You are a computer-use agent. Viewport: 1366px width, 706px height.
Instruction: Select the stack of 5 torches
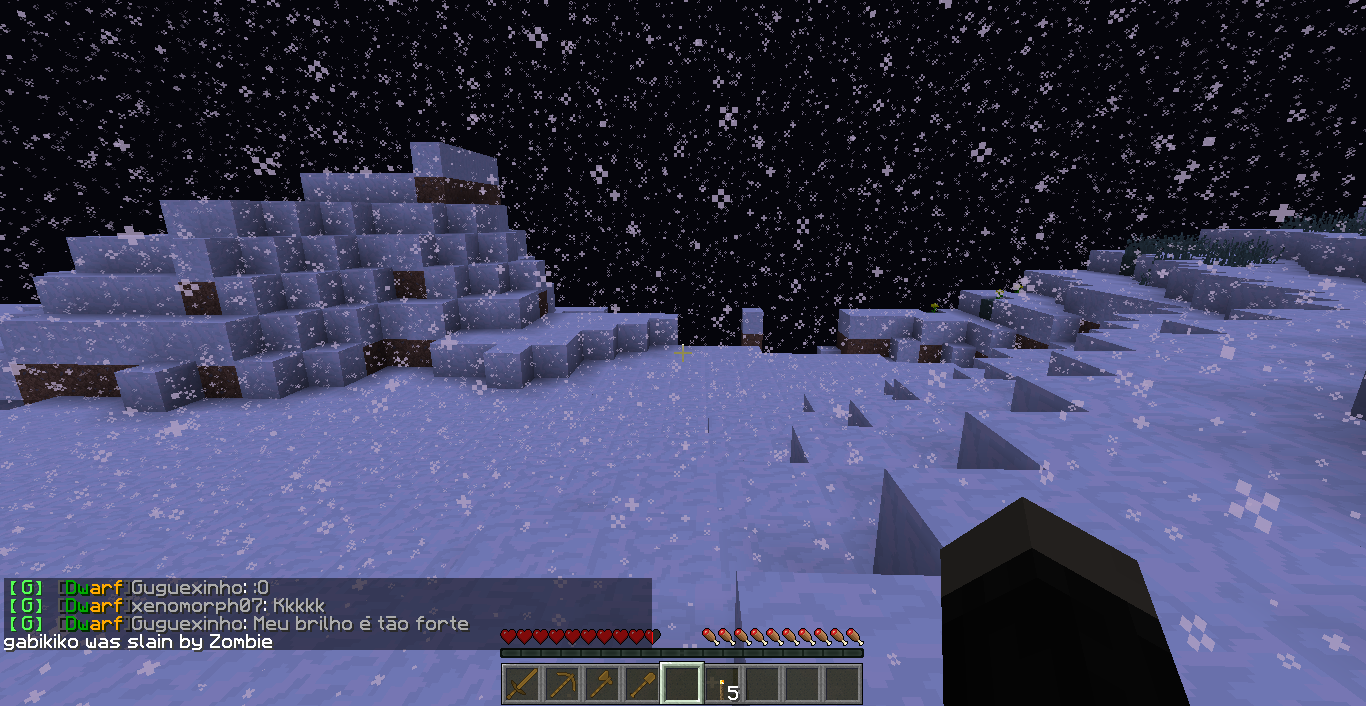[x=722, y=684]
